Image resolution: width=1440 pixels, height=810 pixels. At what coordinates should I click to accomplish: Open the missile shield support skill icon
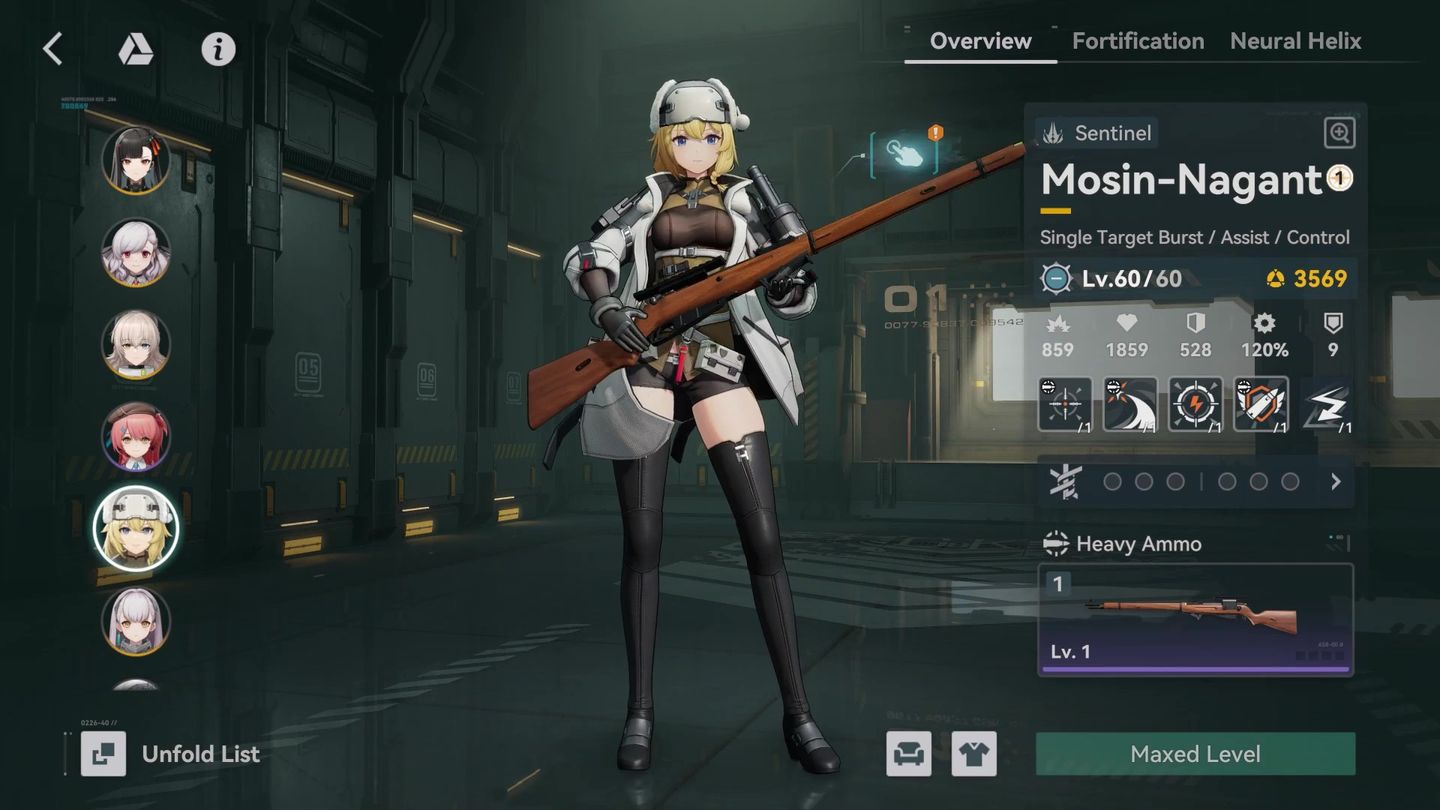(1262, 405)
